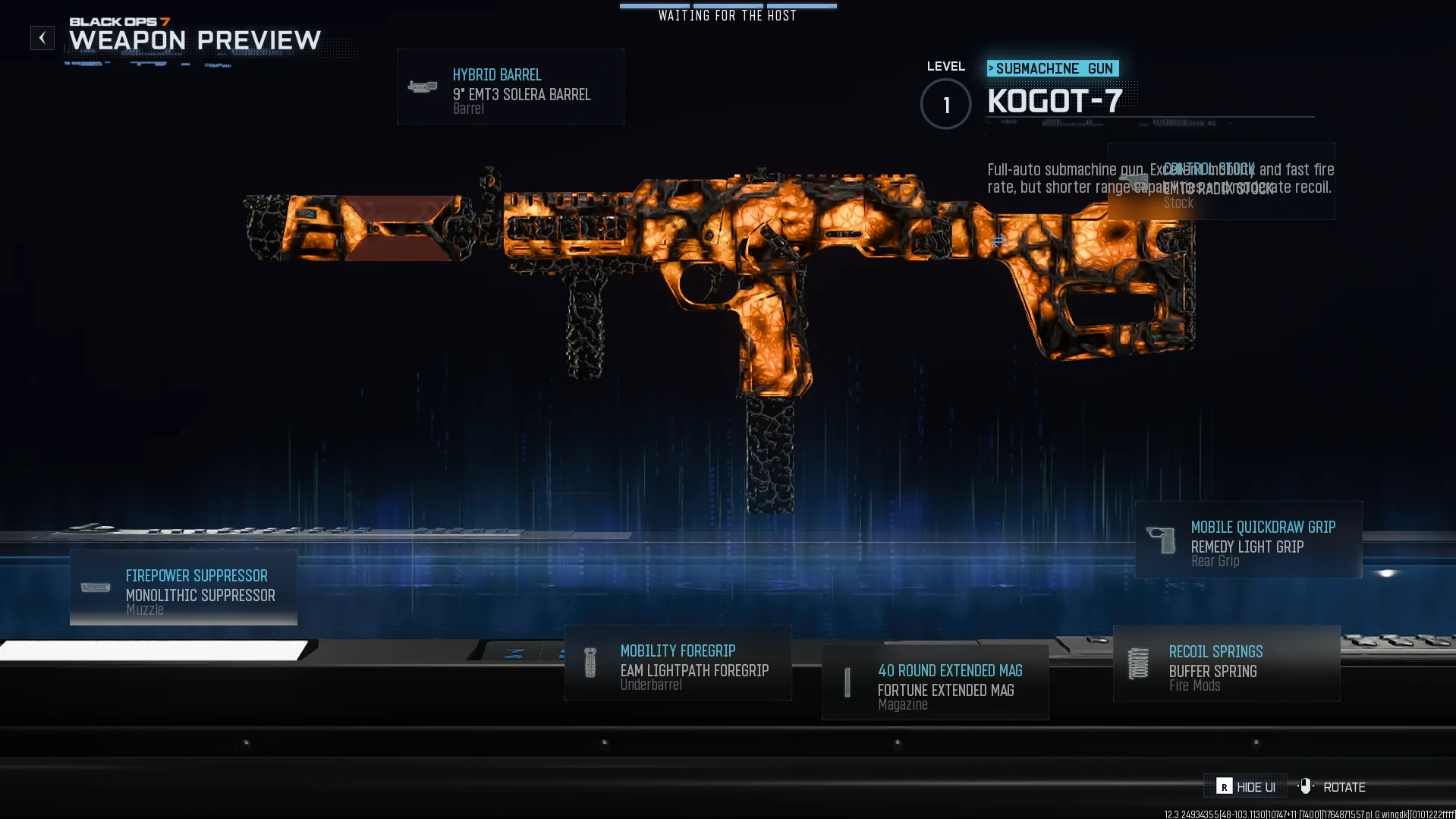Select the Firepower Suppressor muzzle card

click(x=184, y=588)
